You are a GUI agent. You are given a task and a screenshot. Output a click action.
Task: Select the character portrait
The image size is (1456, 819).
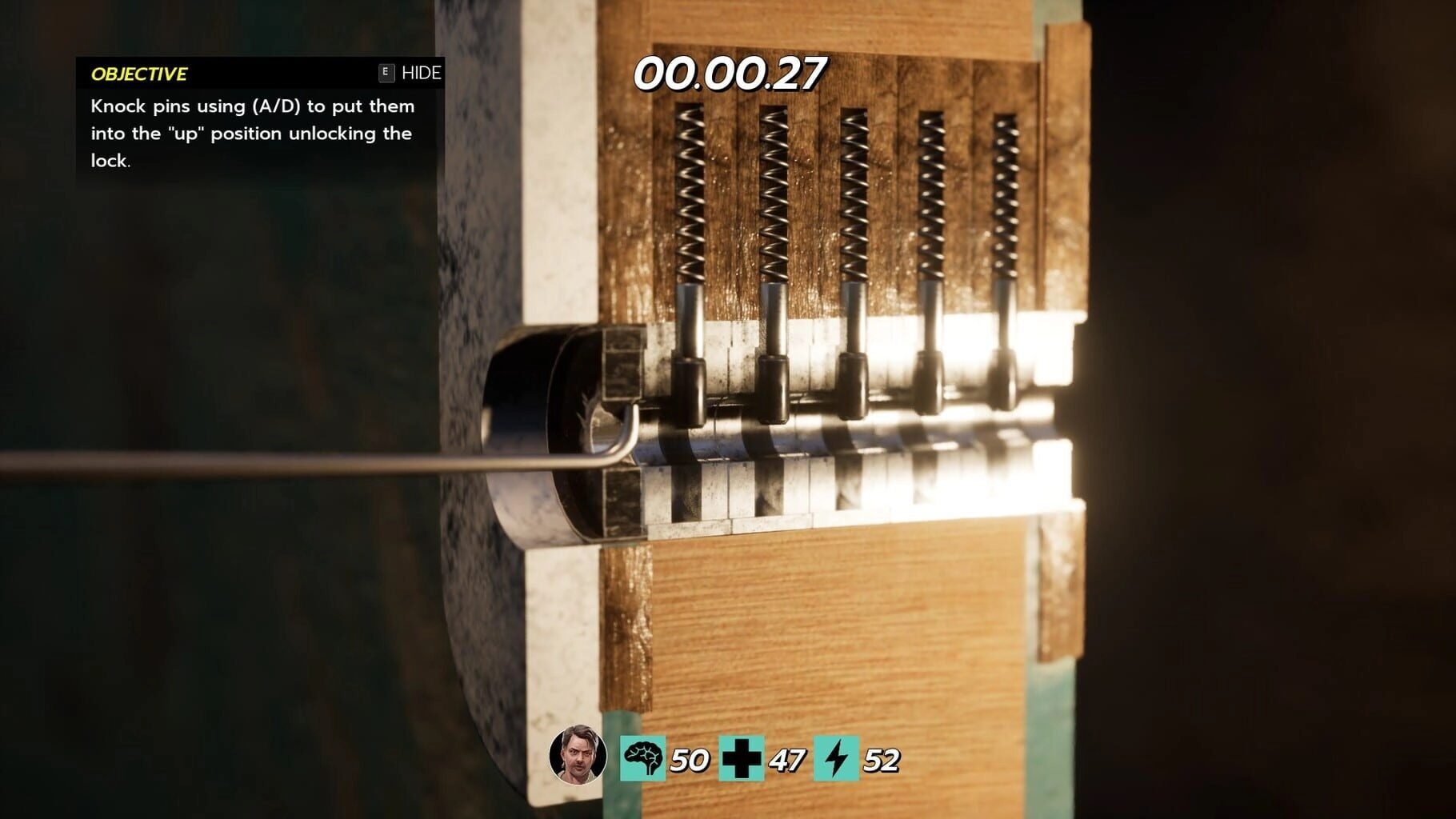[x=578, y=755]
